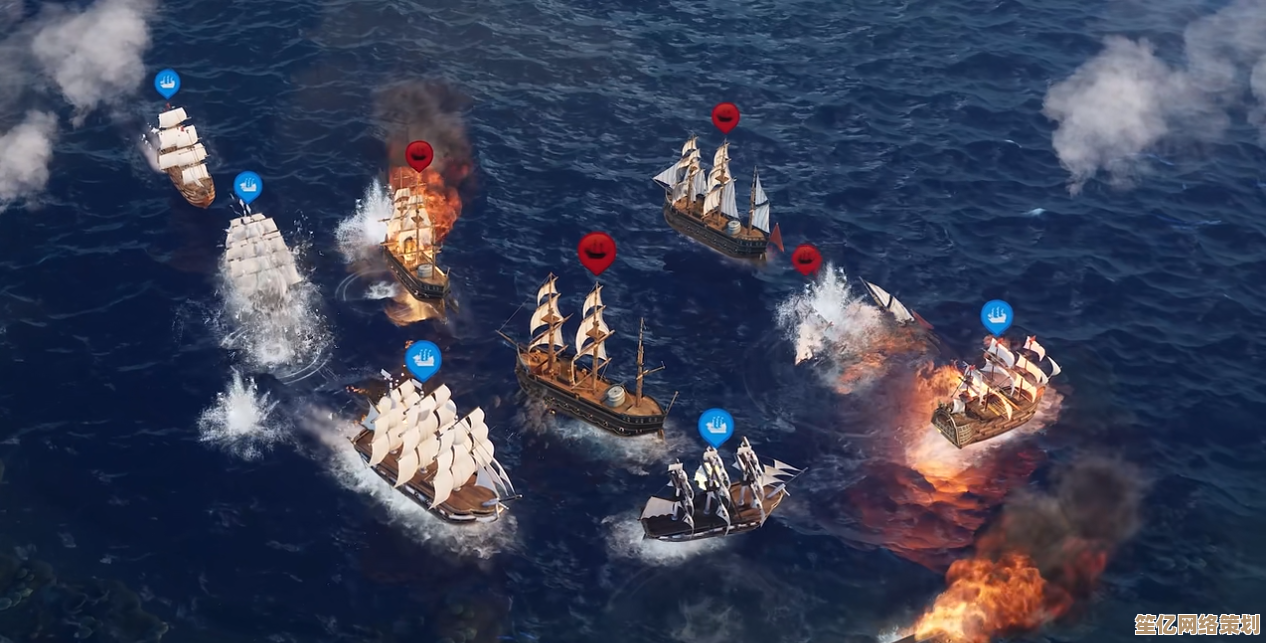Viewport: 1266px width, 643px height.
Task: Select red marker above the burning enemy ship
Action: point(419,154)
